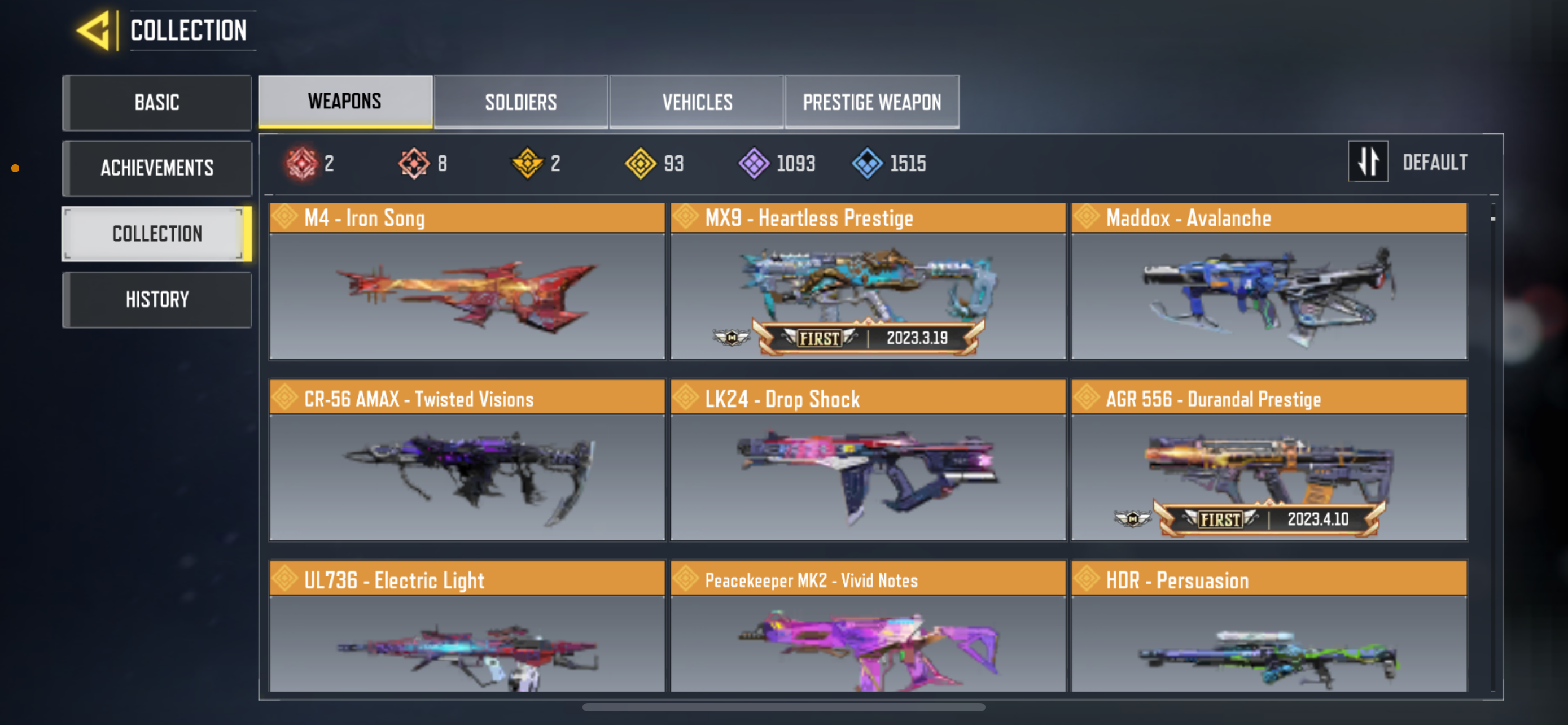This screenshot has height=725, width=1568.
Task: Open the Basic section
Action: (x=156, y=102)
